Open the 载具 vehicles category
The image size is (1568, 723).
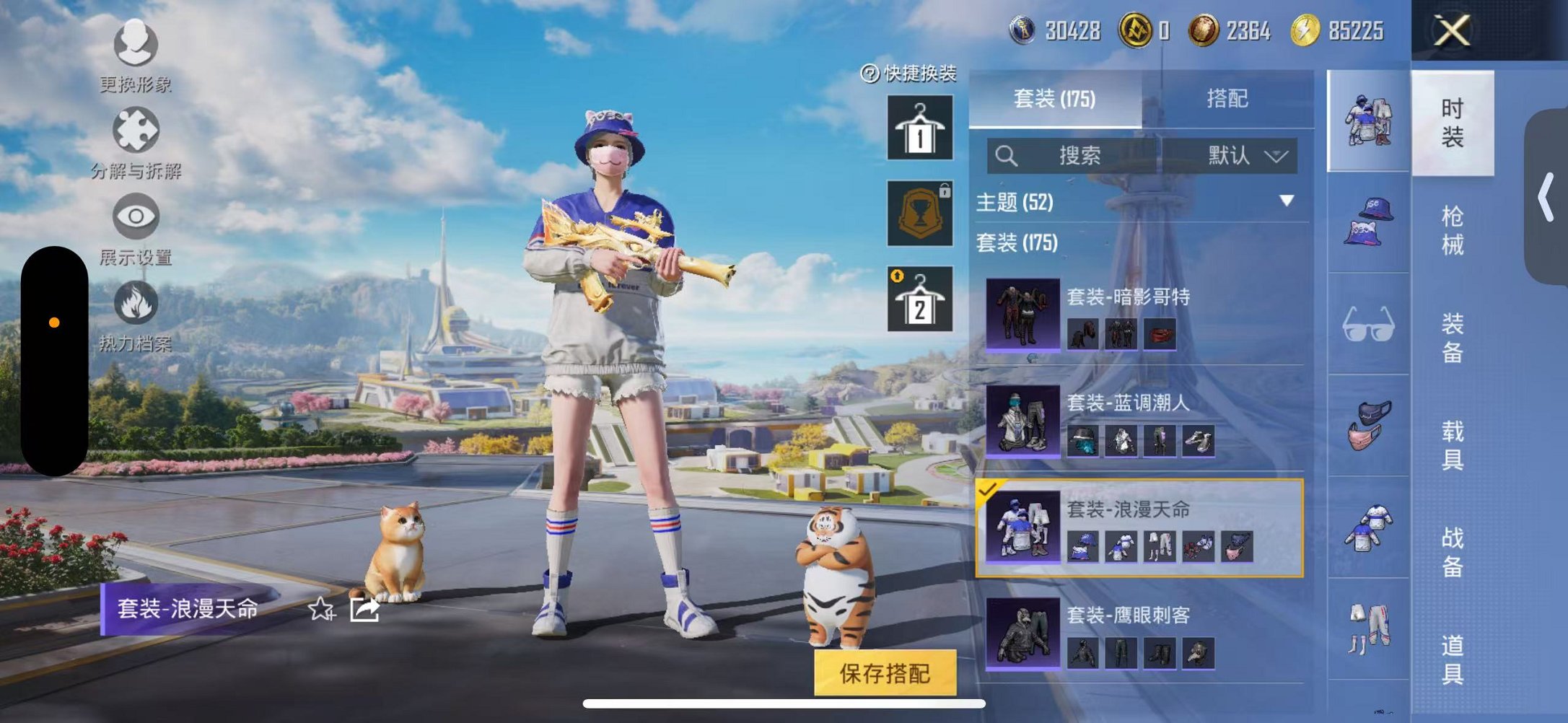click(1452, 445)
